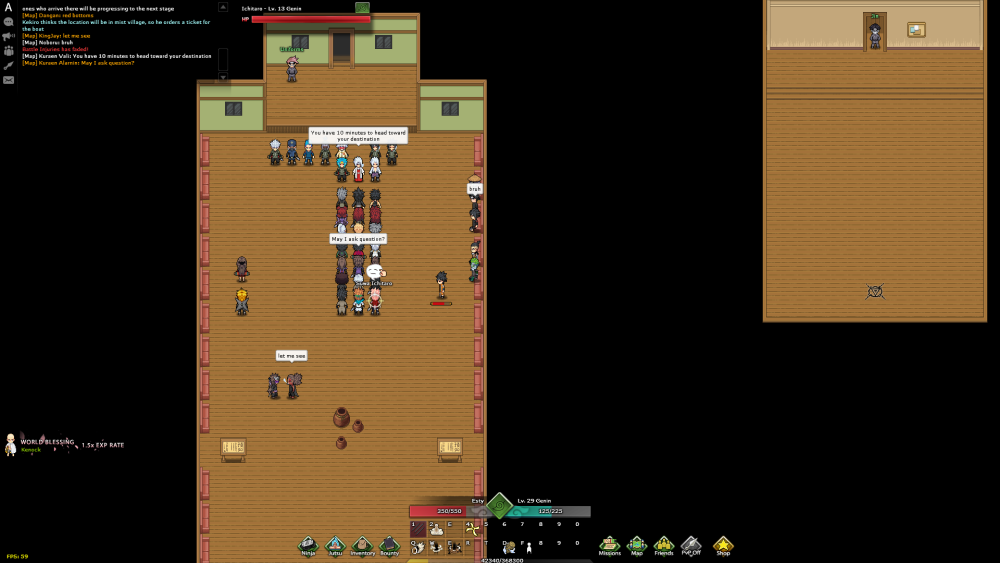Open the Jutsu menu

pos(336,545)
